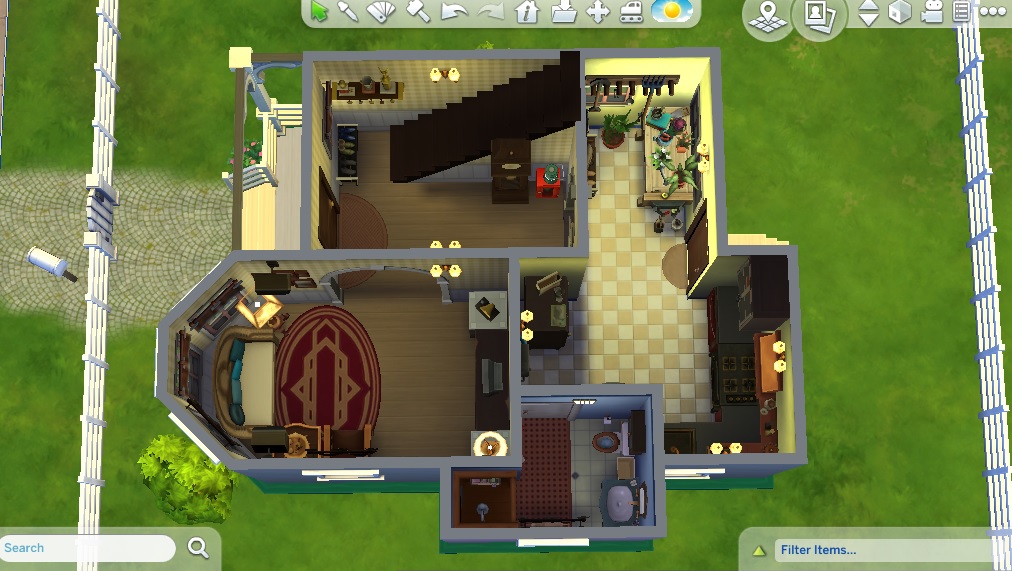Click the bulldozer icon
Viewport: 1012px width, 571px height.
pyautogui.click(x=632, y=12)
